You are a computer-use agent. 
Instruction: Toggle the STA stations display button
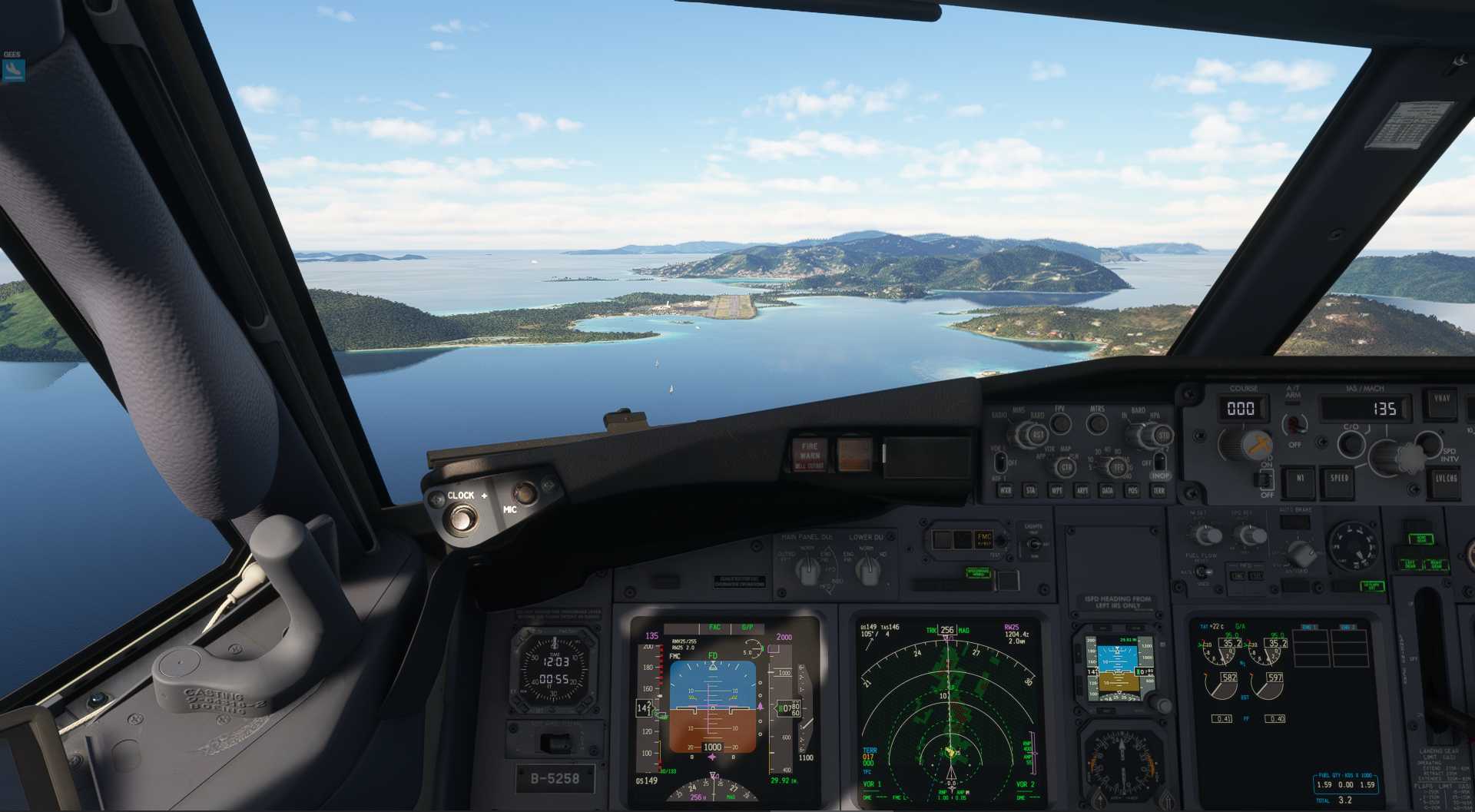click(x=1031, y=490)
